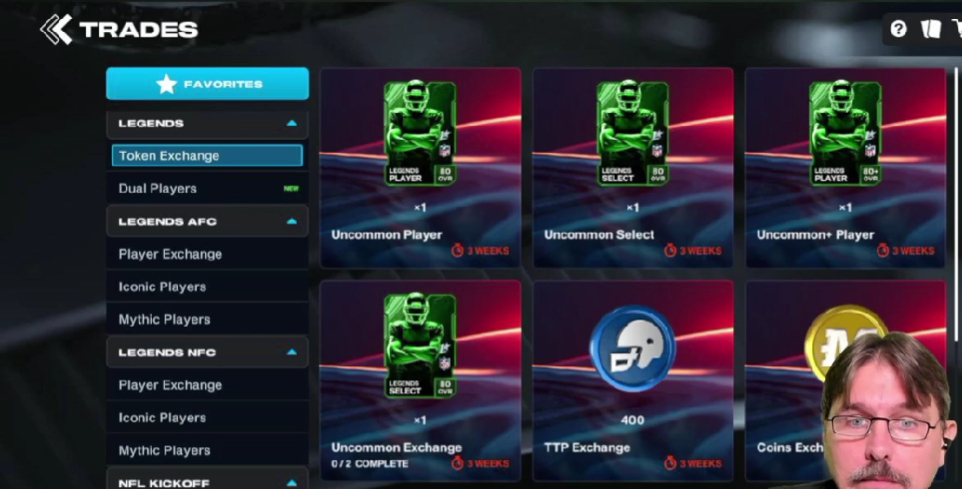Open the Uncommon Select trade card
The height and width of the screenshot is (489, 962).
632,168
